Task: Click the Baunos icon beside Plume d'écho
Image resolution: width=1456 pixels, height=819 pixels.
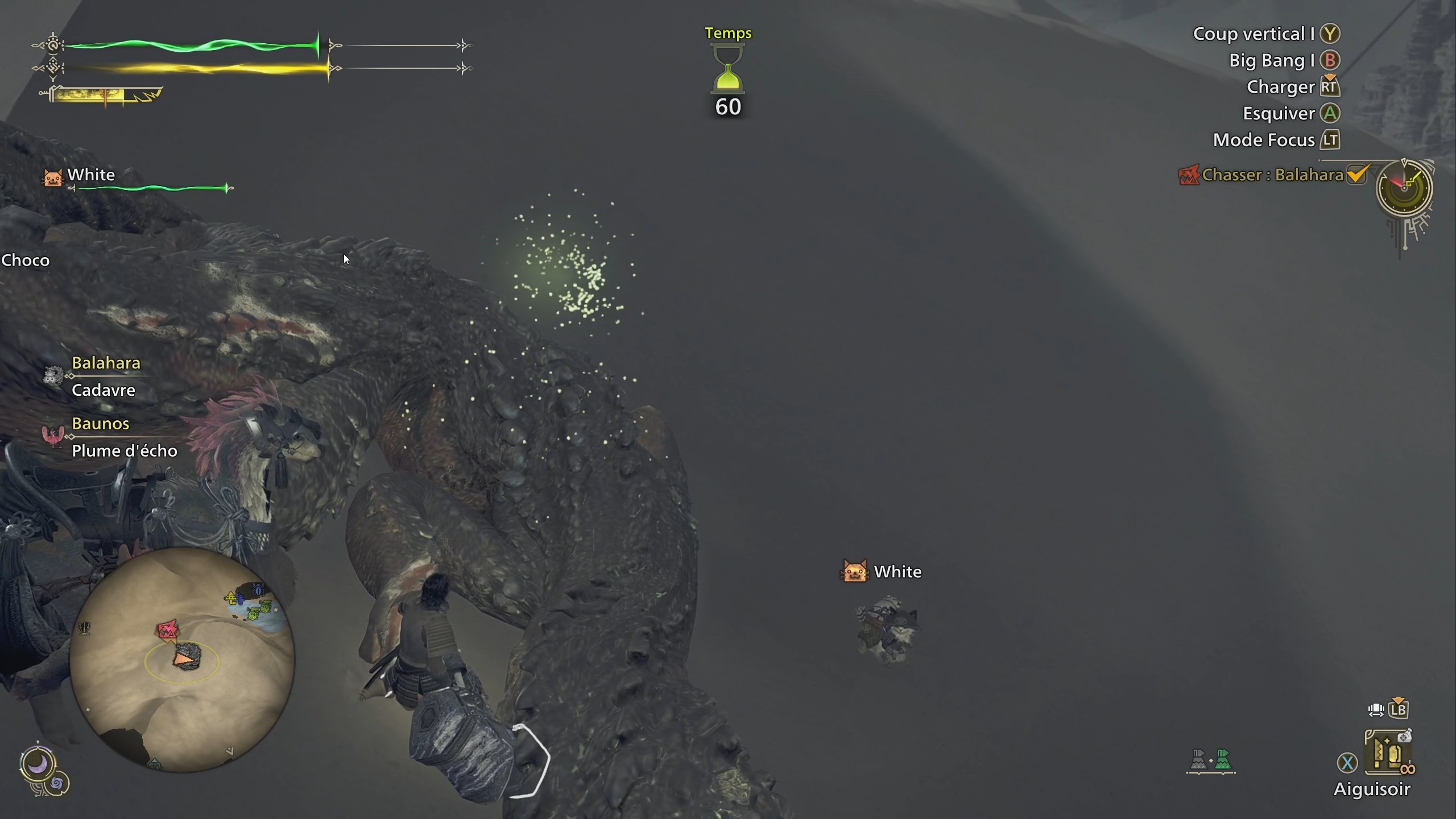Action: point(52,436)
